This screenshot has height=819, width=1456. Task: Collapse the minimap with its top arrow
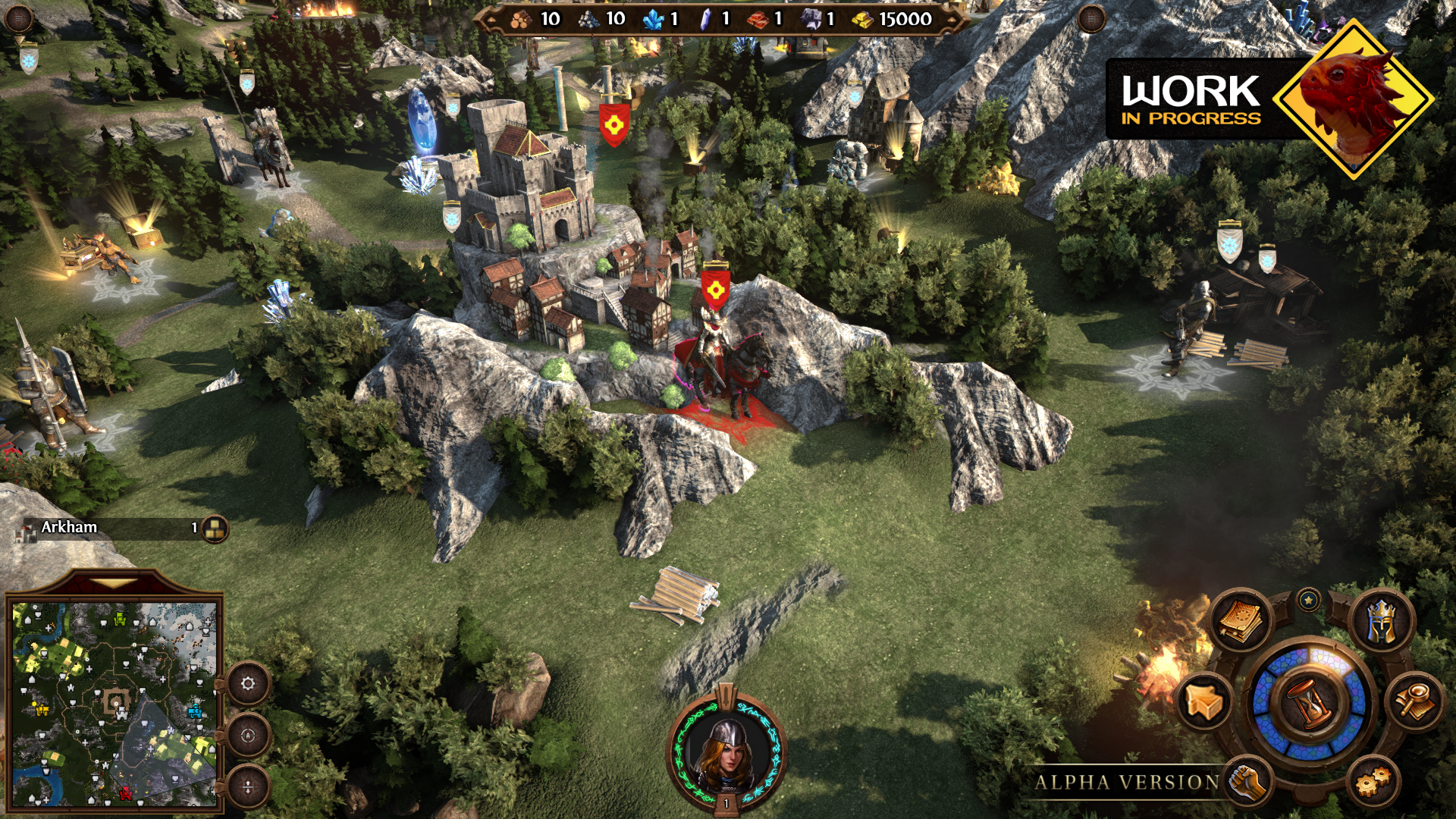(x=114, y=584)
